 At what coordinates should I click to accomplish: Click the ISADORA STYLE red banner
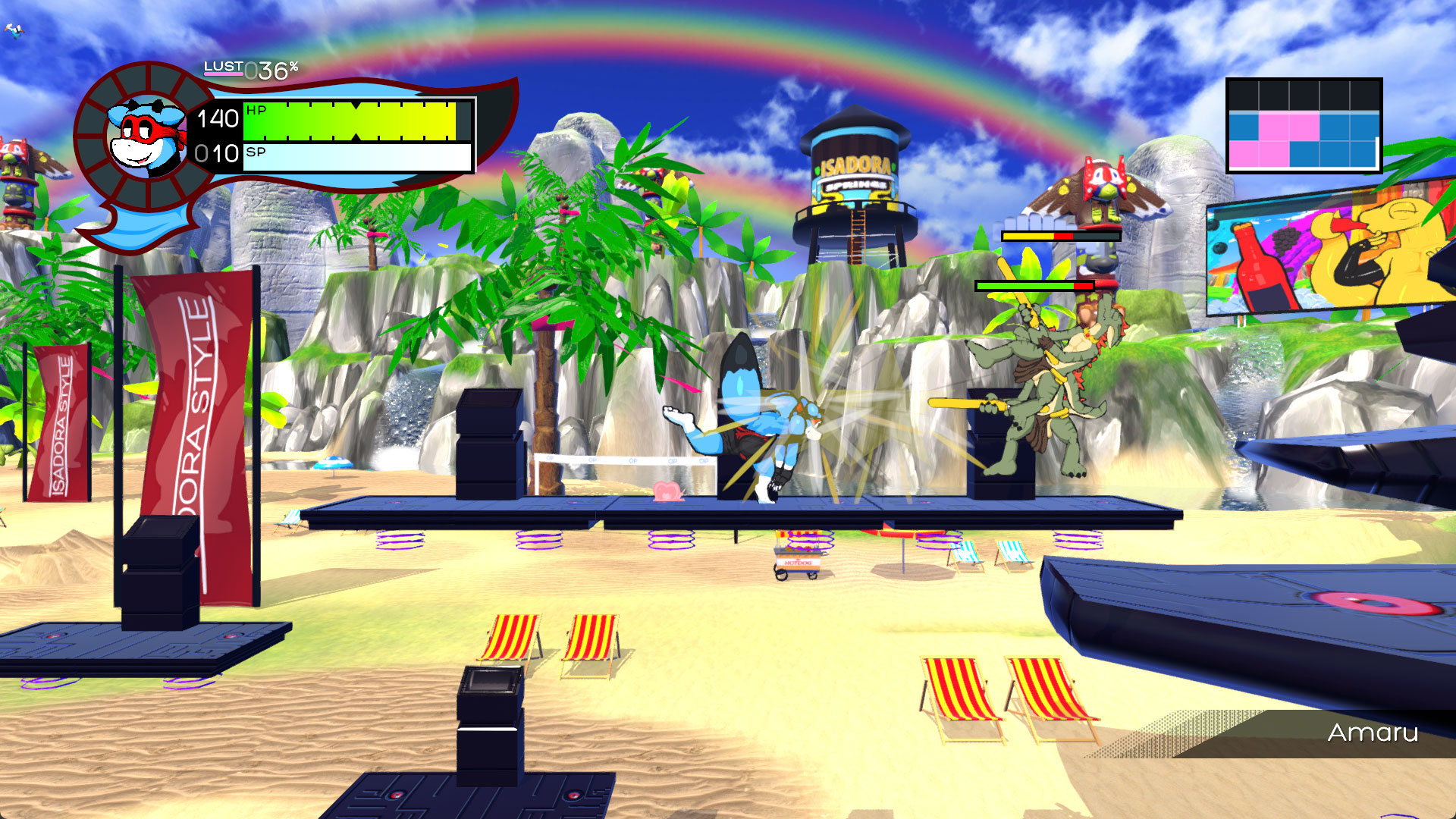190,409
